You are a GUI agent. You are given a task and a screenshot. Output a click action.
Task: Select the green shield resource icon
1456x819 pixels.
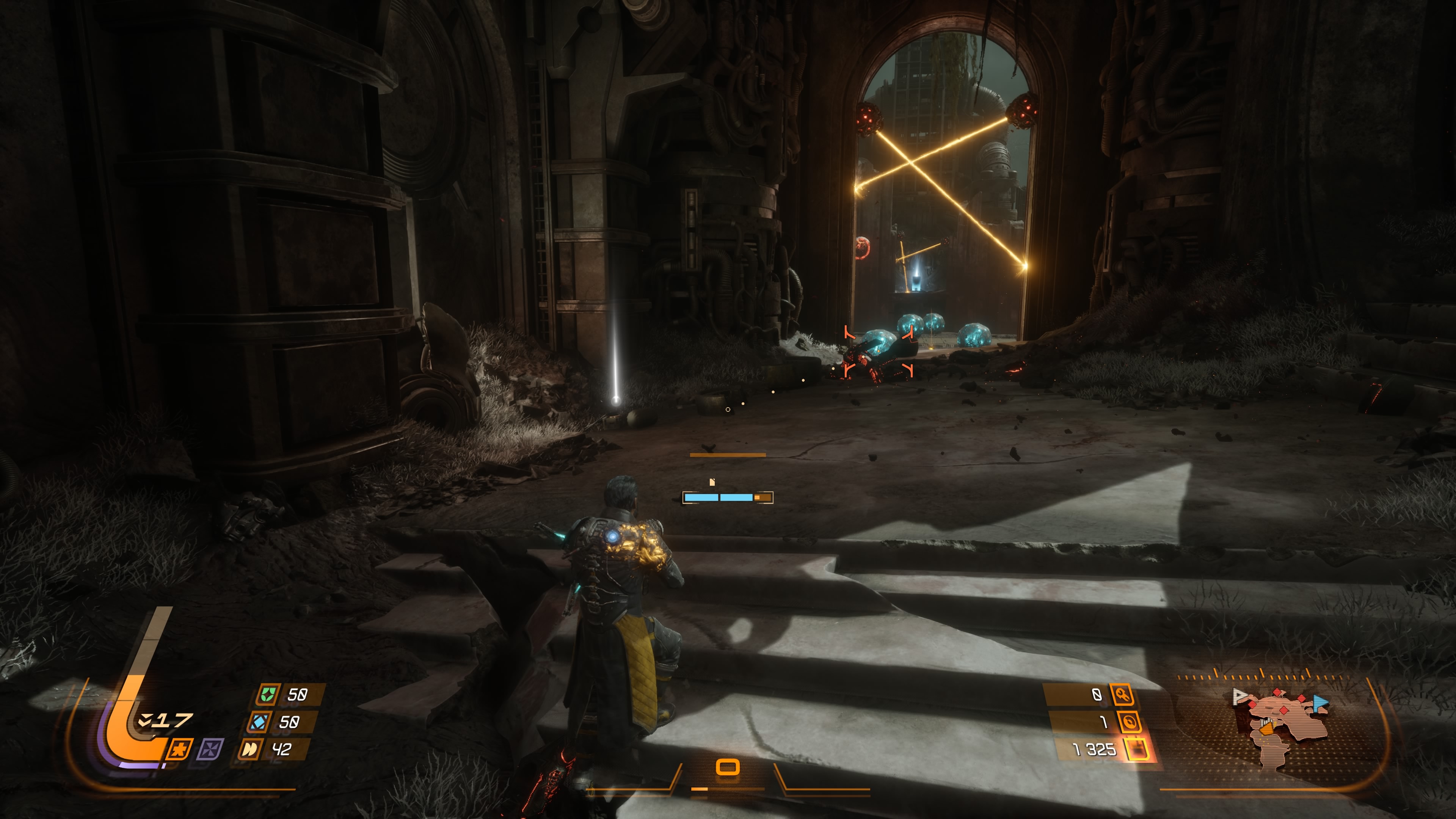point(267,694)
